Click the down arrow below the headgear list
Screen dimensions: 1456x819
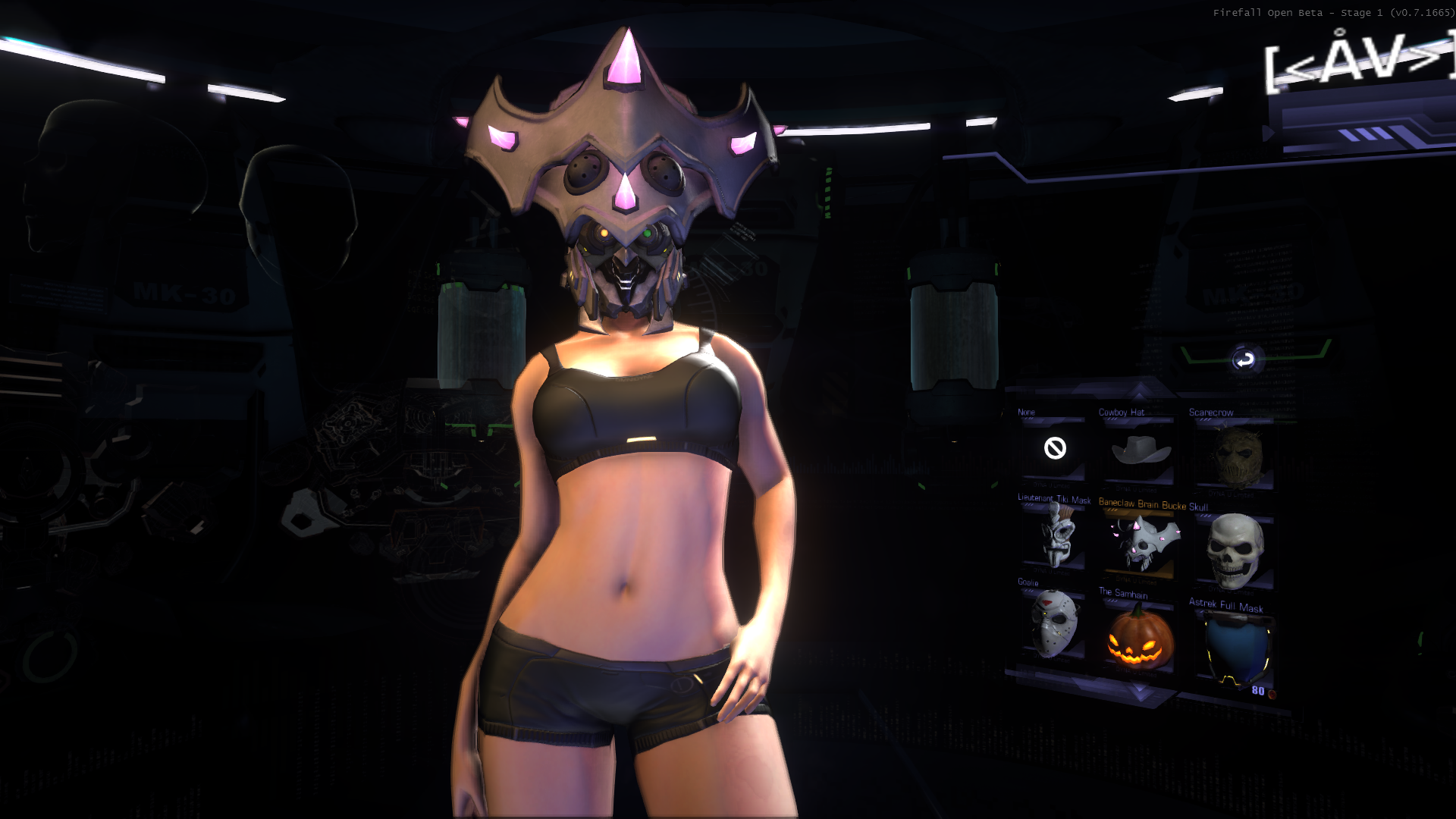tap(1139, 691)
